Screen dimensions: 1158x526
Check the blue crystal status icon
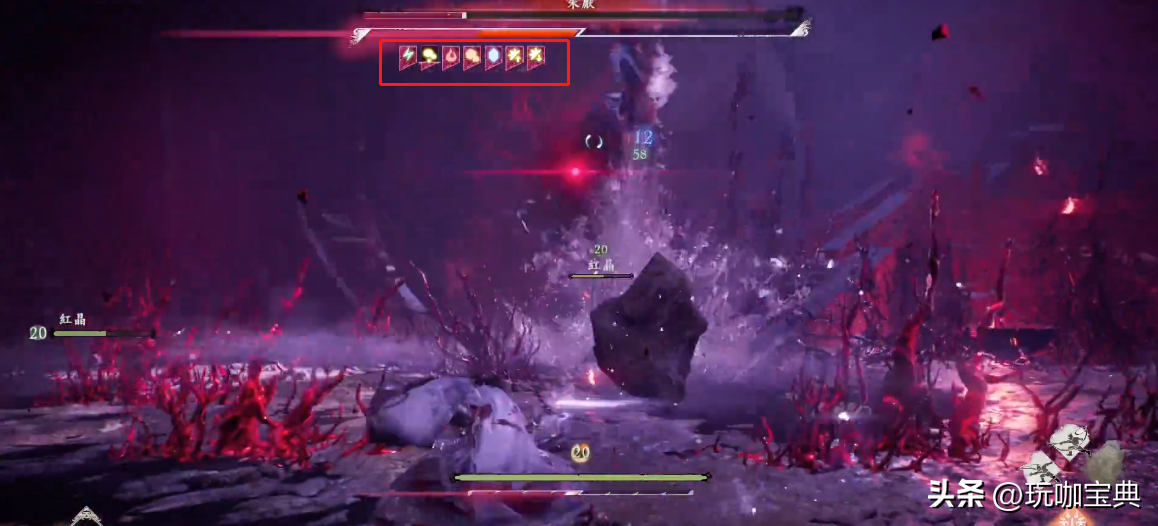click(493, 57)
